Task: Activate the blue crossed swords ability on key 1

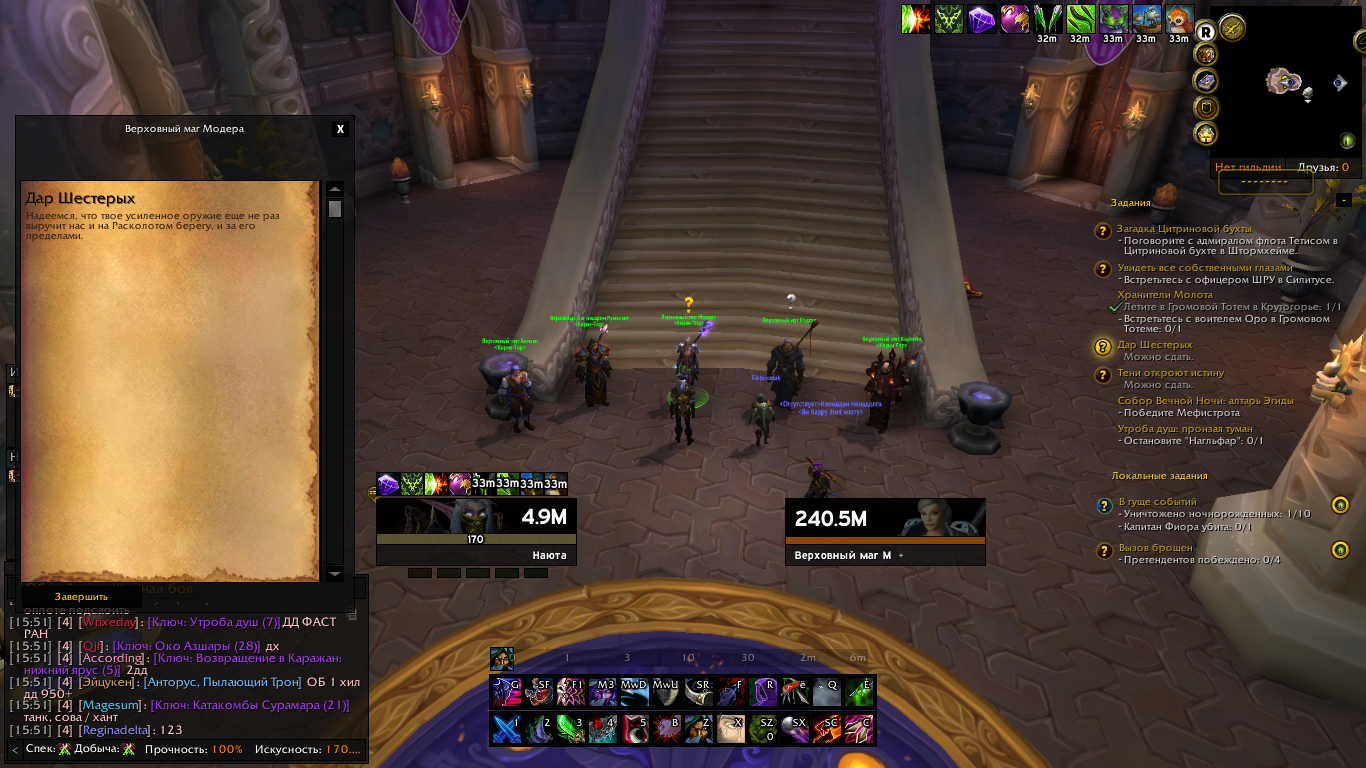Action: coord(504,728)
